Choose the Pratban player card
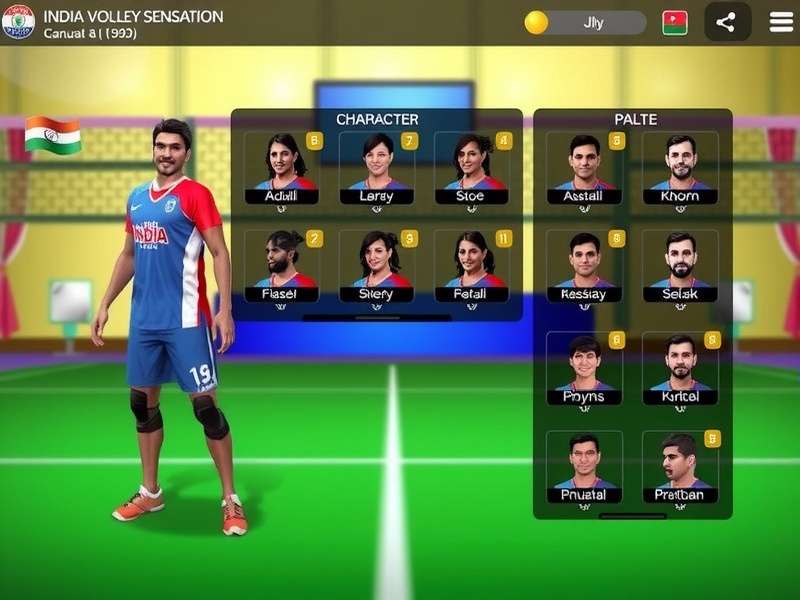800x600 pixels. (680, 467)
